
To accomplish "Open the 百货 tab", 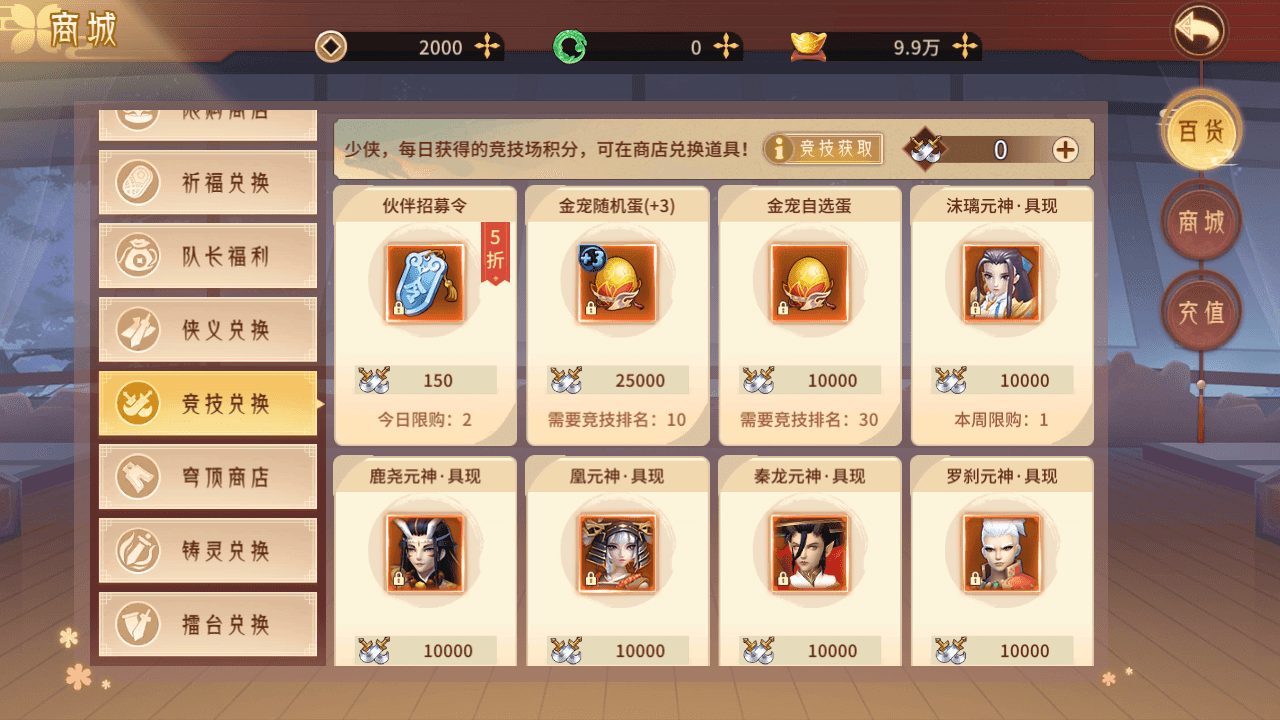I will (1200, 131).
